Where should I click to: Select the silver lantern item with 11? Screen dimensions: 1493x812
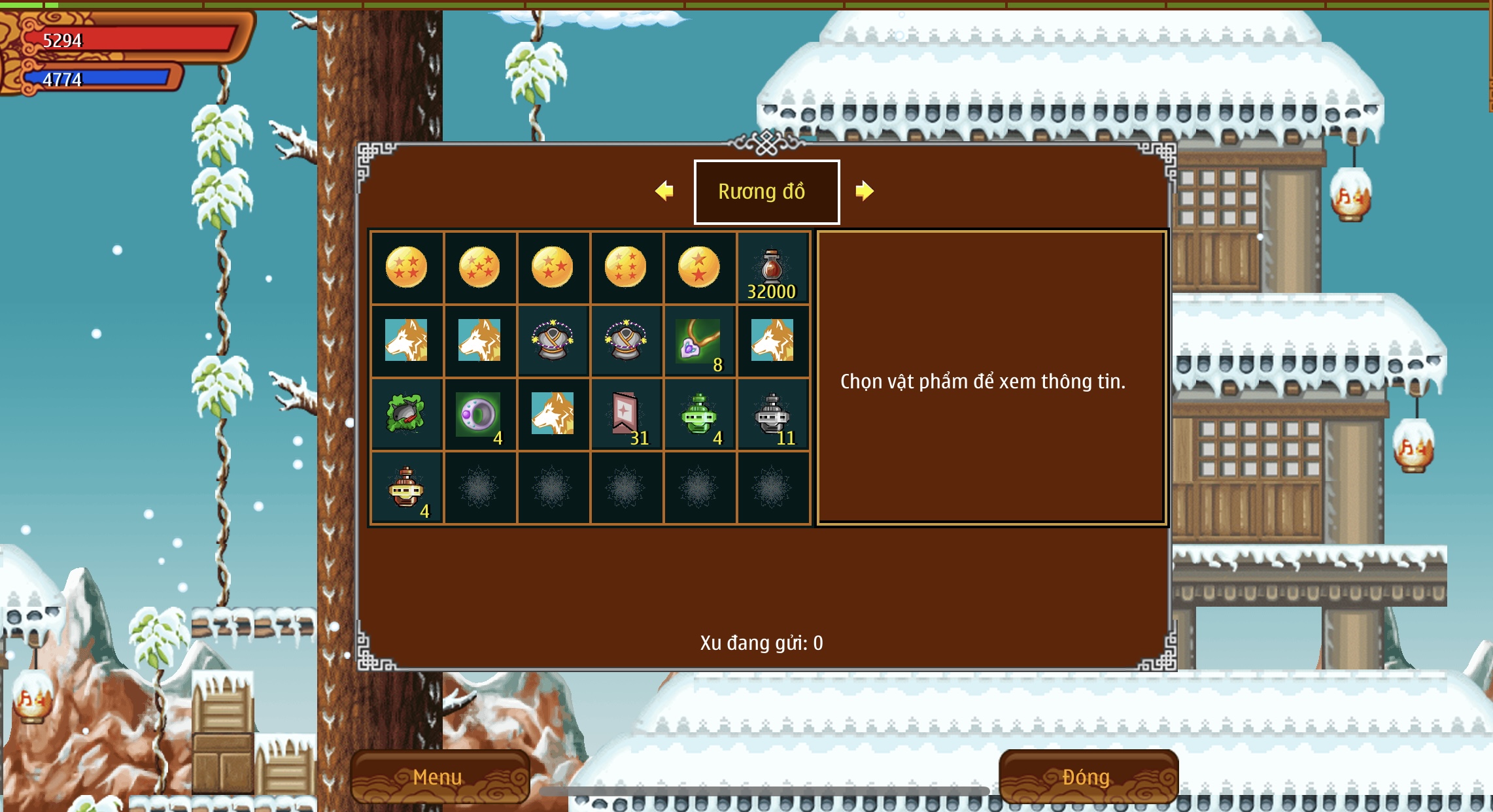pos(772,414)
